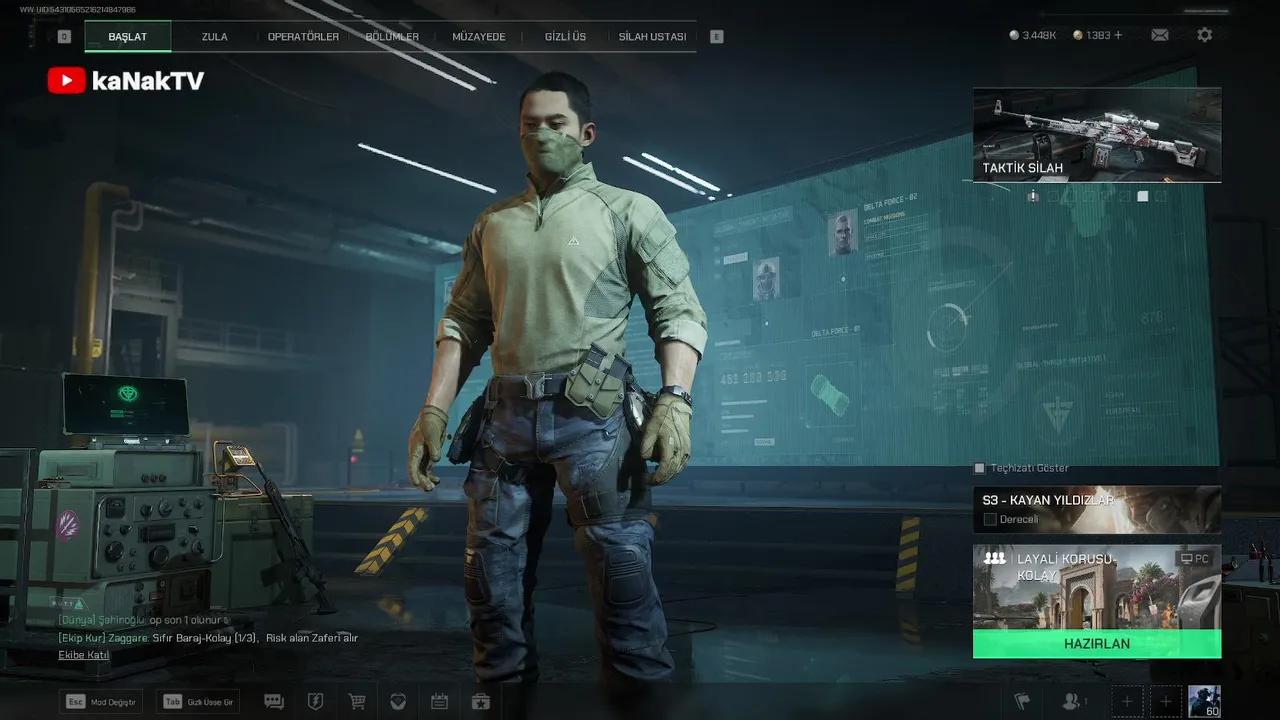
Task: Open the in-game chat panel
Action: click(x=273, y=701)
